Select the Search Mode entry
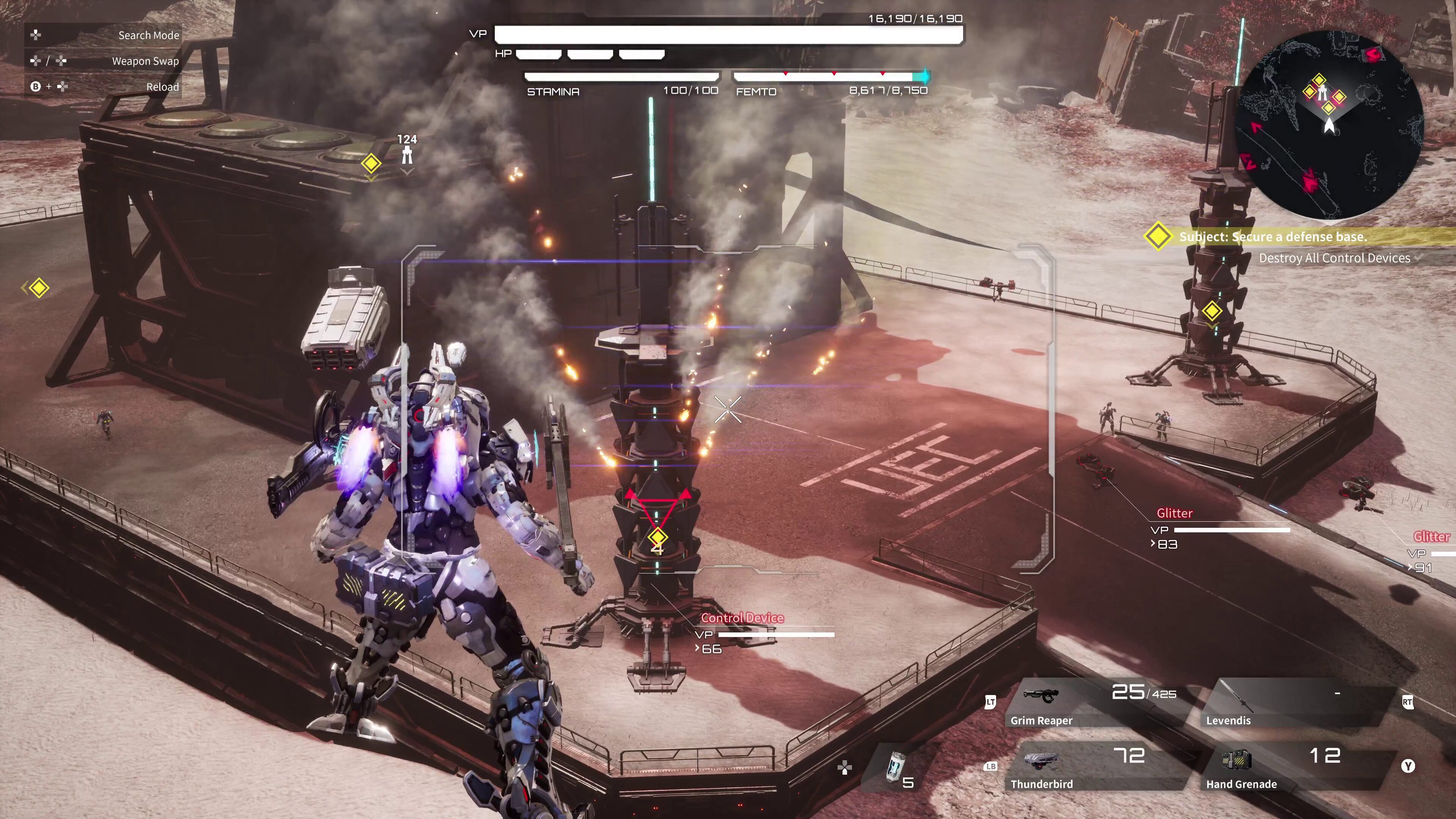The image size is (1456, 819). 105,35
